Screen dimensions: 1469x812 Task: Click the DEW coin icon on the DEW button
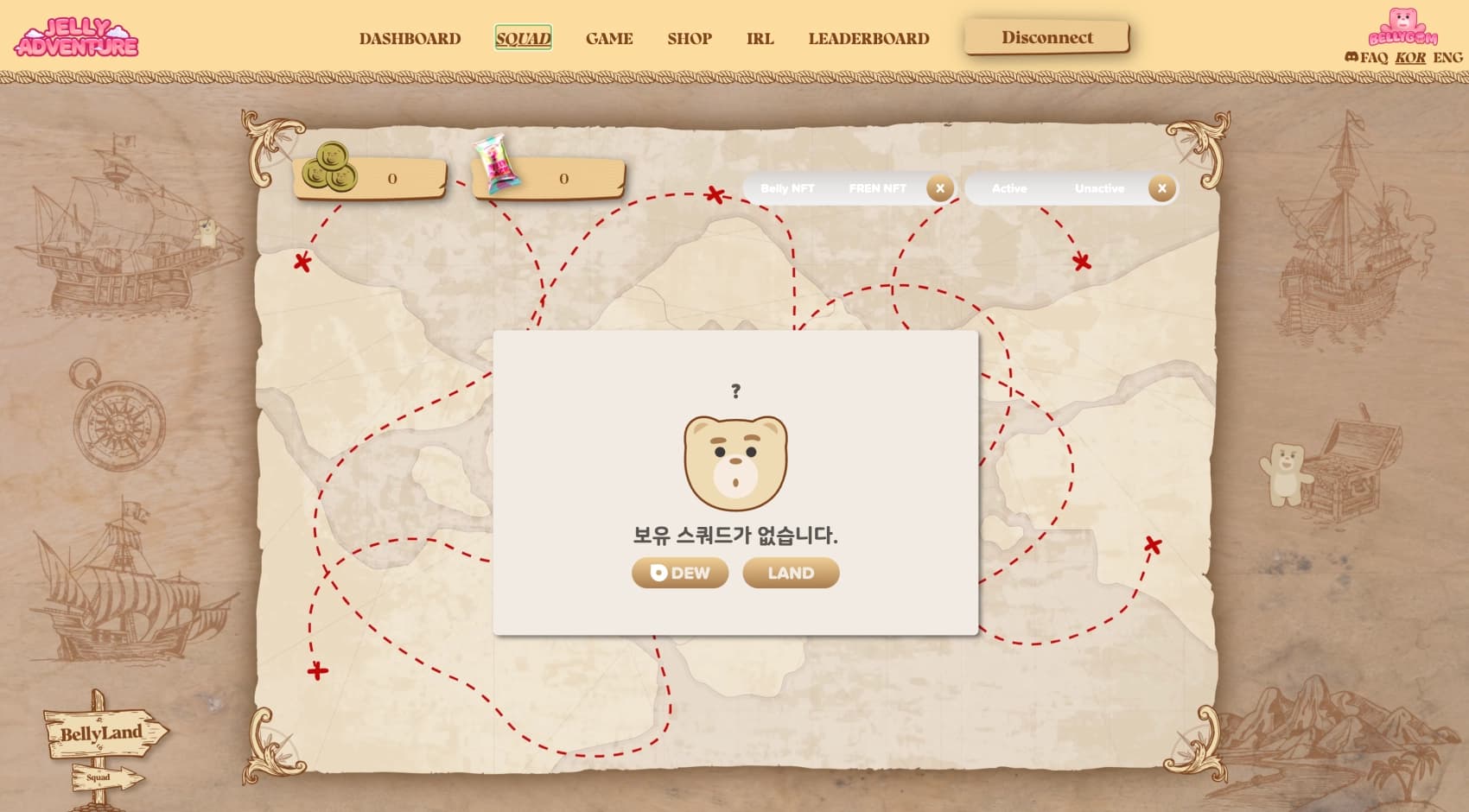coord(658,572)
